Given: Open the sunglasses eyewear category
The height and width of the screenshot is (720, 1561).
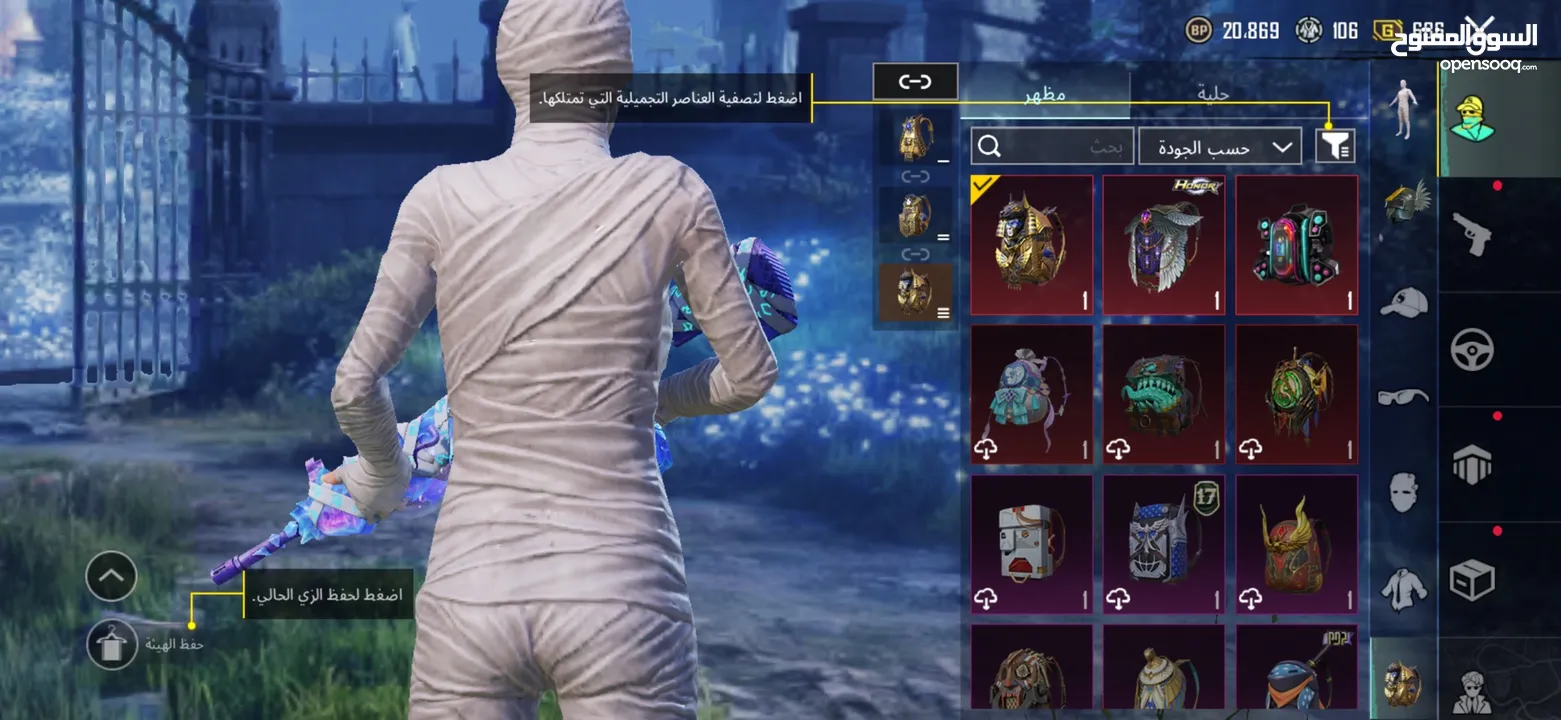Looking at the screenshot, I should click(x=1404, y=397).
